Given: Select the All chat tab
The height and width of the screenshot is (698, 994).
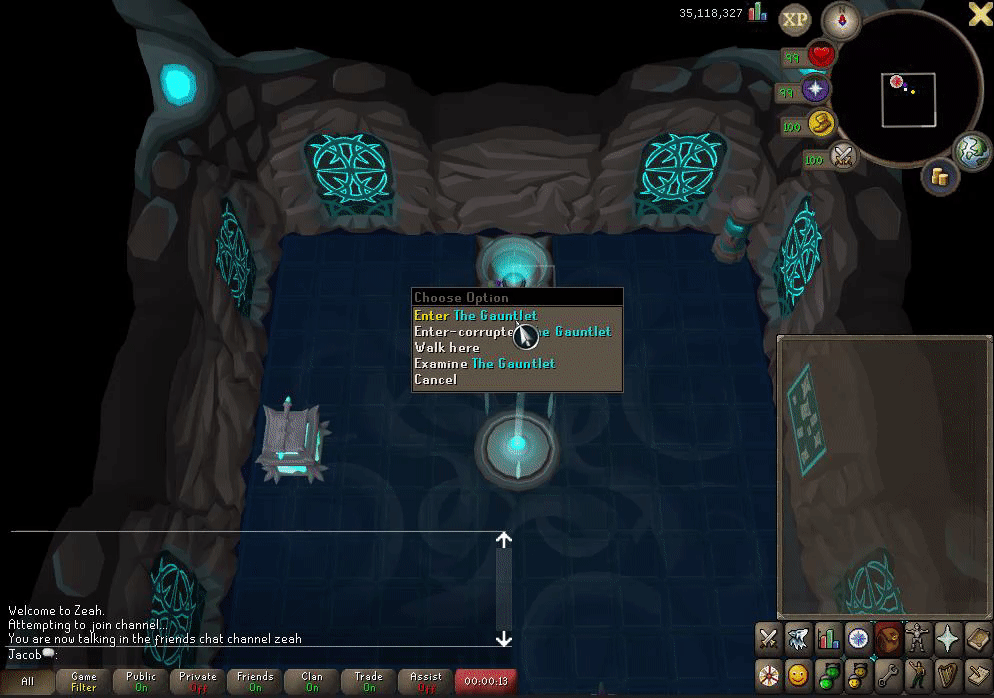Looking at the screenshot, I should [27, 682].
